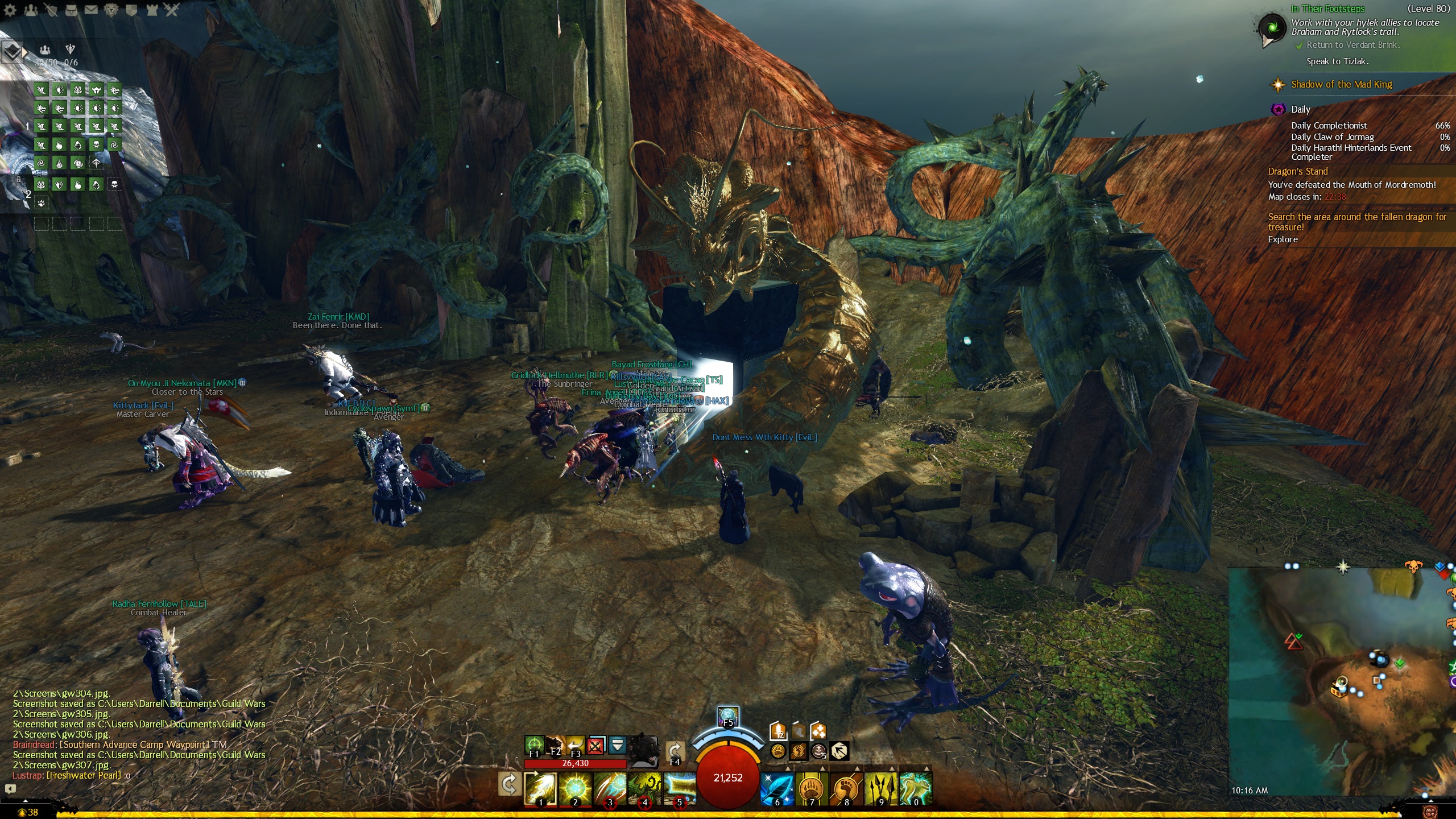Click the treasure chest marker on minimap
1456x819 pixels.
tap(1338, 690)
